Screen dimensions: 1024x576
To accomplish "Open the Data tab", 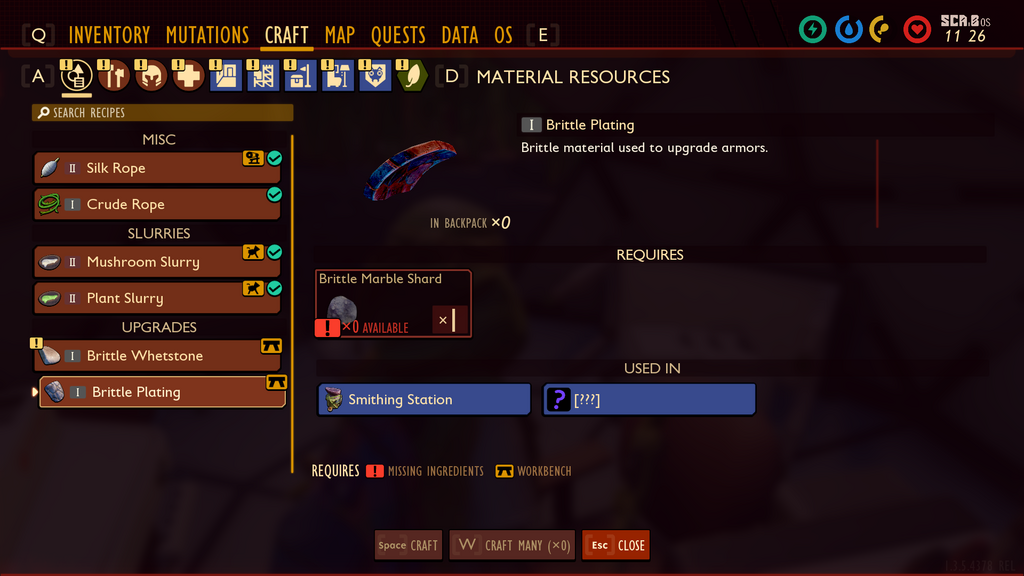I will point(460,35).
